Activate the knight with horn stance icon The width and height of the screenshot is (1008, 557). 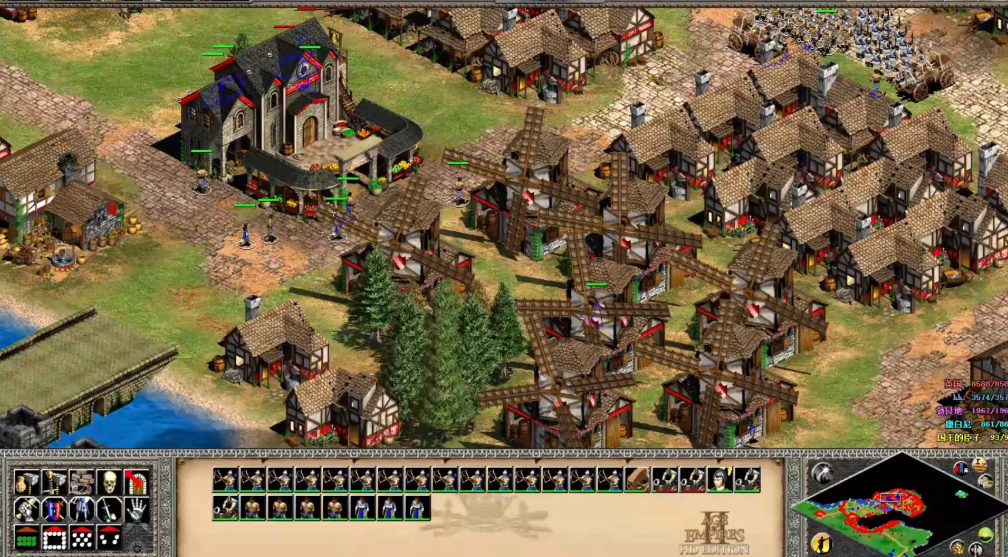point(27,510)
